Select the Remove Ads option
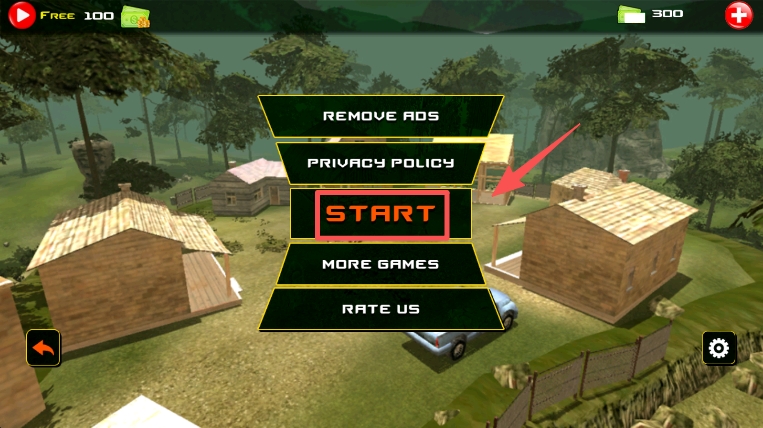Viewport: 763px width, 428px height. 381,116
